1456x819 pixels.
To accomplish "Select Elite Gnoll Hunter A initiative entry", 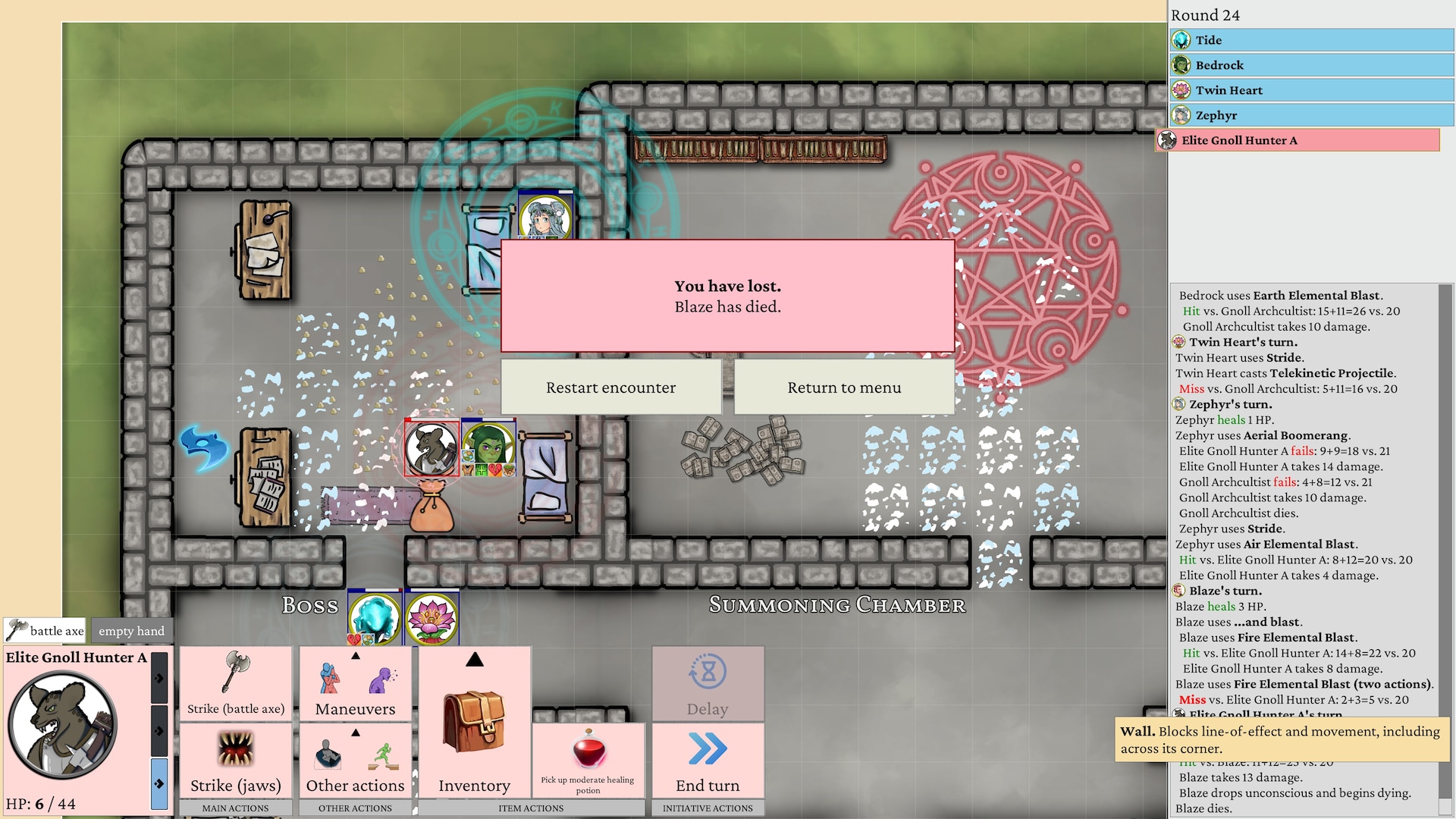I will (1298, 140).
